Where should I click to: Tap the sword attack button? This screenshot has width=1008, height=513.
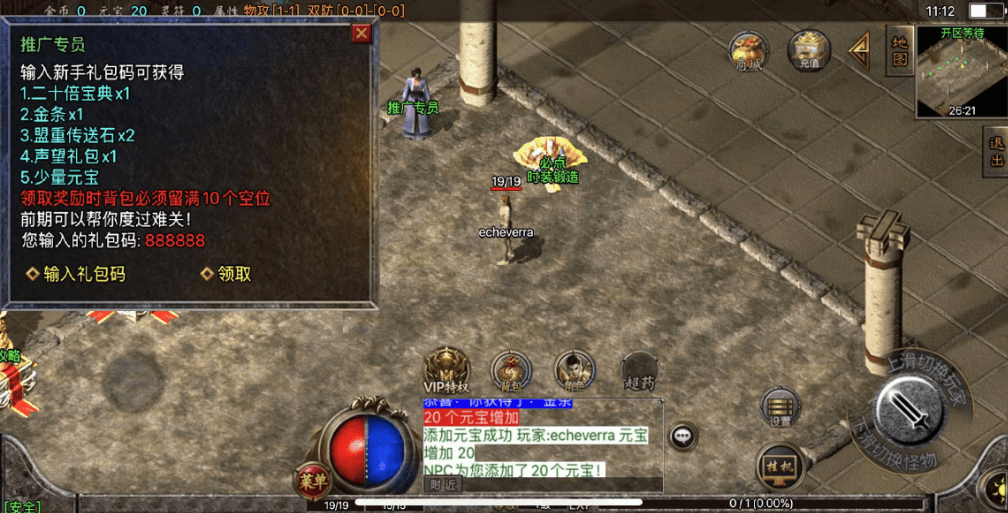coord(910,412)
